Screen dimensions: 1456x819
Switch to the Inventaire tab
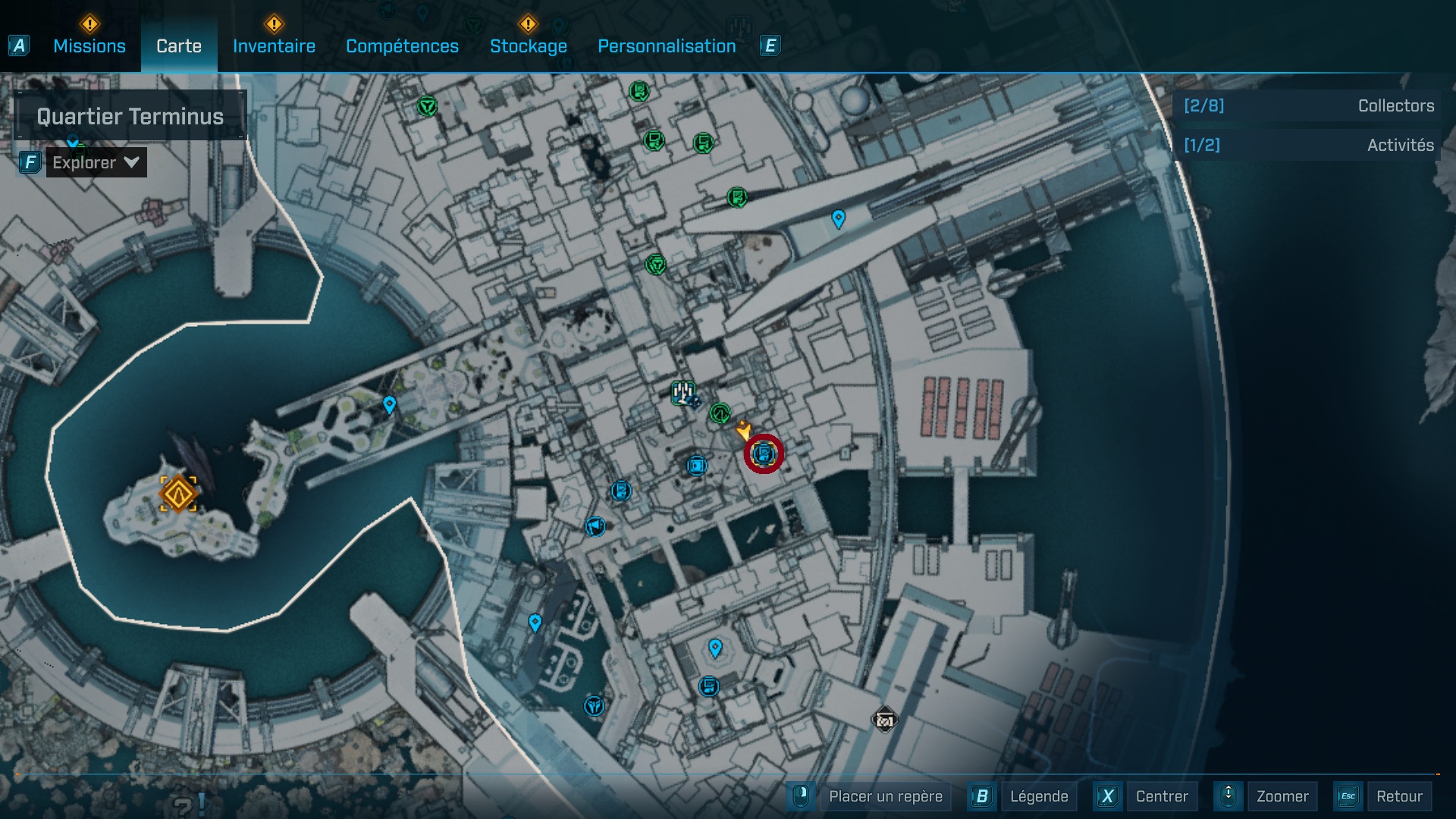274,45
